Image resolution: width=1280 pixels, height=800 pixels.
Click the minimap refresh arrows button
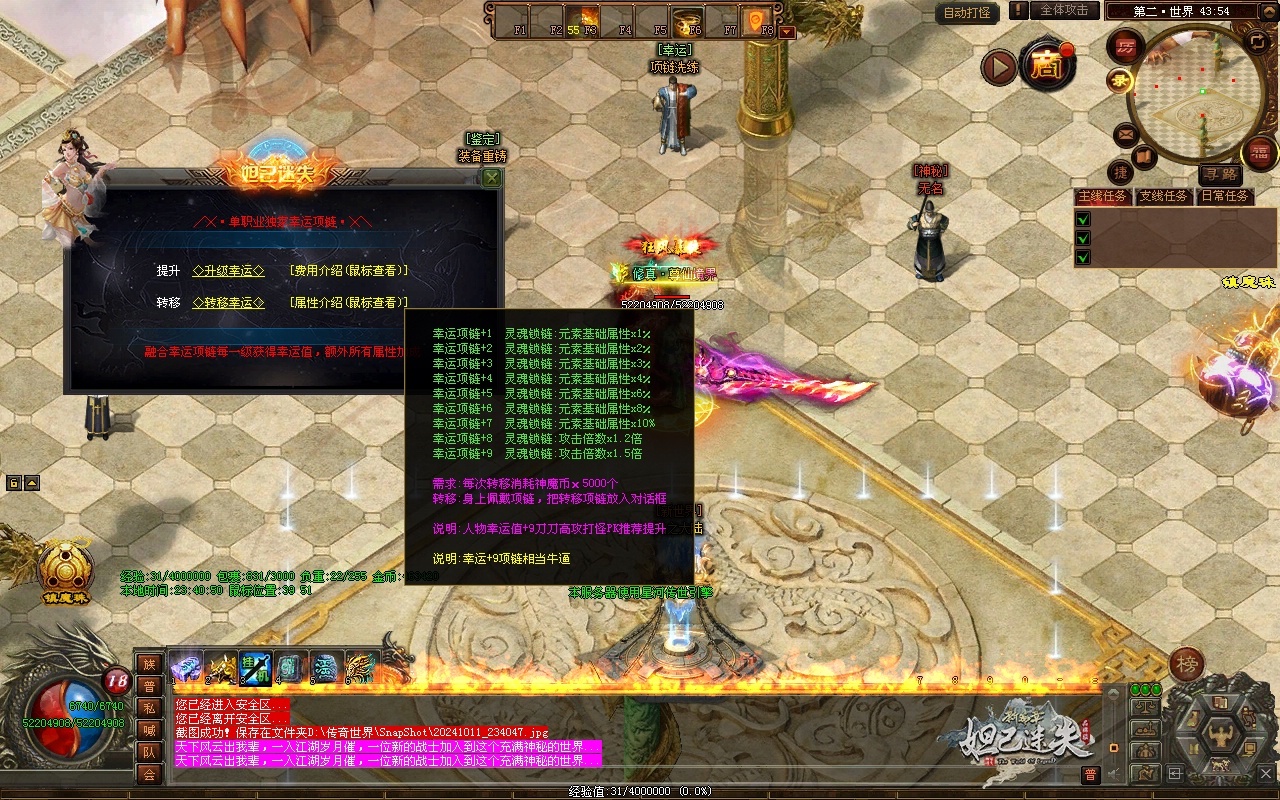(1258, 42)
